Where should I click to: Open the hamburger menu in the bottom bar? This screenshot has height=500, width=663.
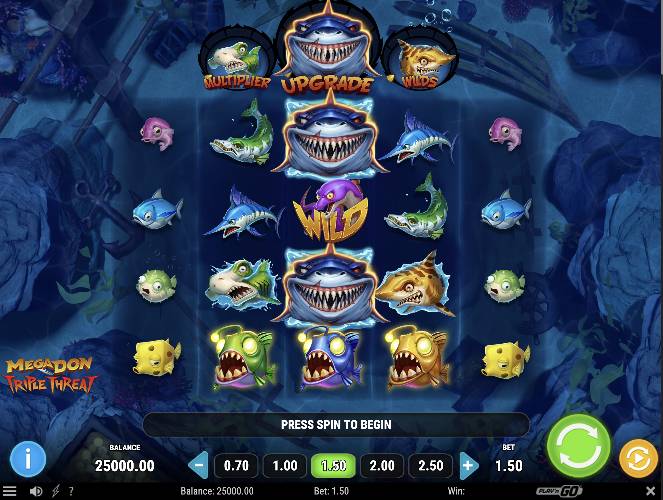pos(10,491)
